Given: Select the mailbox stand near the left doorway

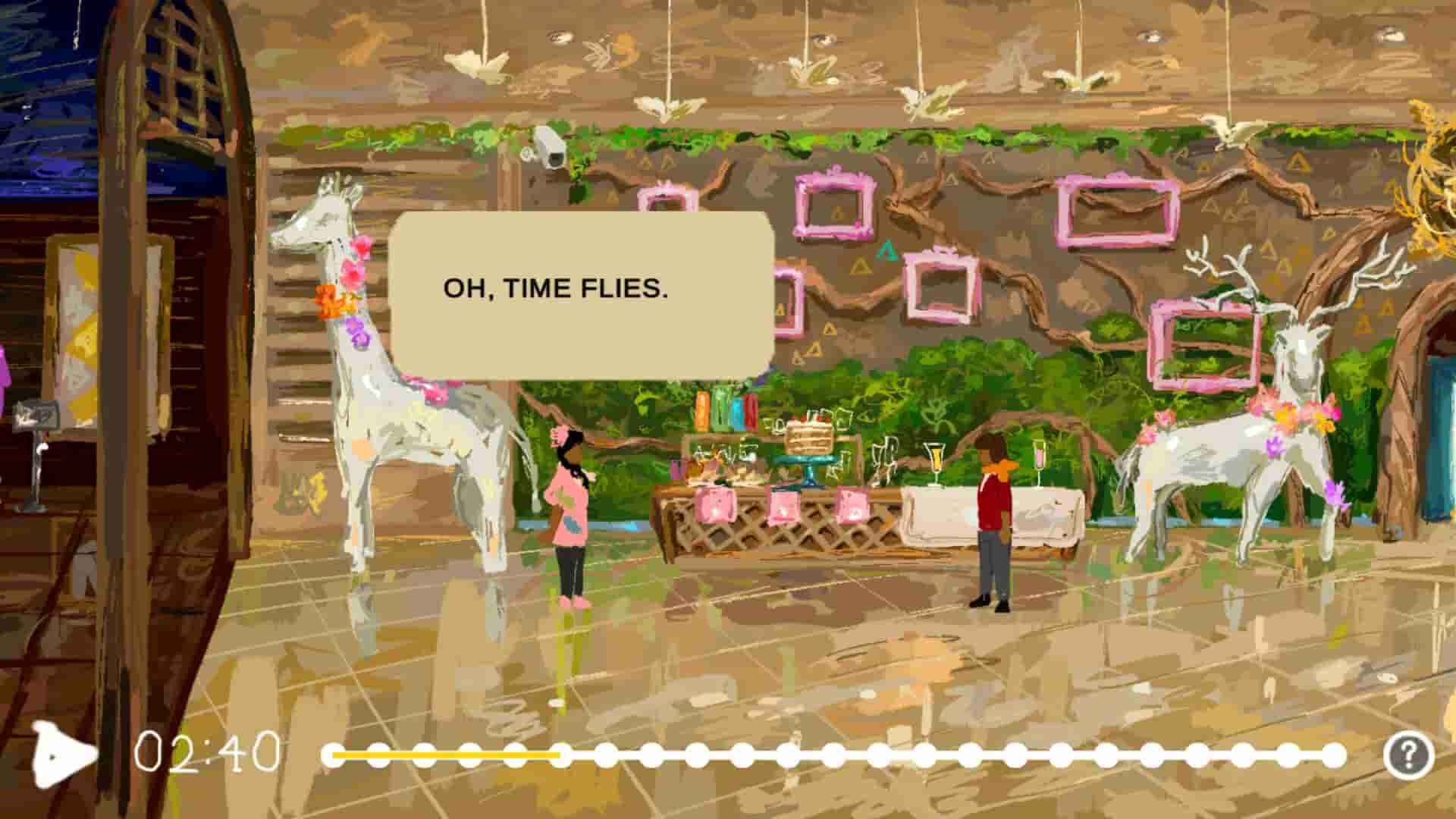Looking at the screenshot, I should pos(34,447).
